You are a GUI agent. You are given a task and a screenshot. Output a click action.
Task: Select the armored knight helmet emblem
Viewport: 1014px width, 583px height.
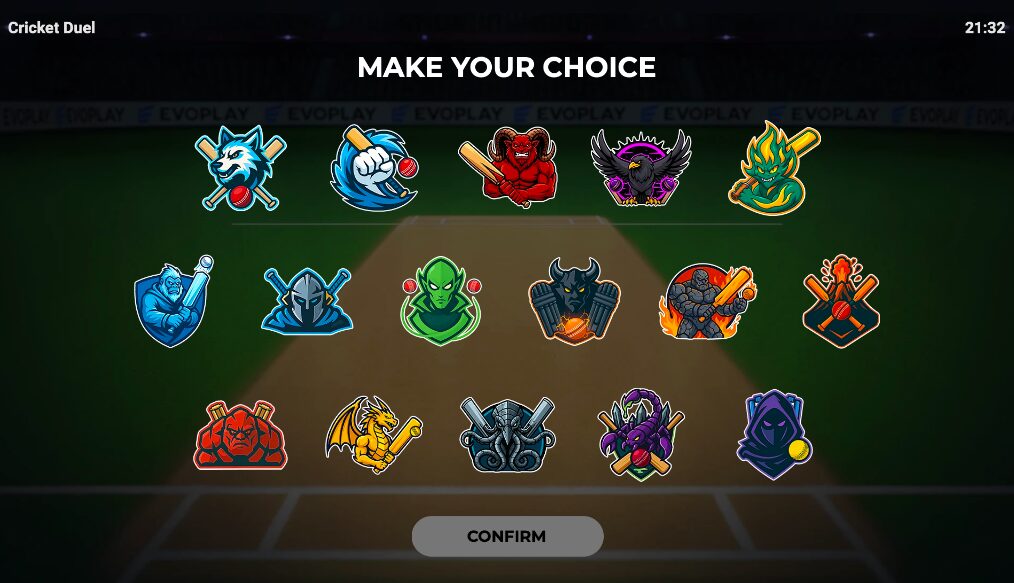[x=307, y=300]
